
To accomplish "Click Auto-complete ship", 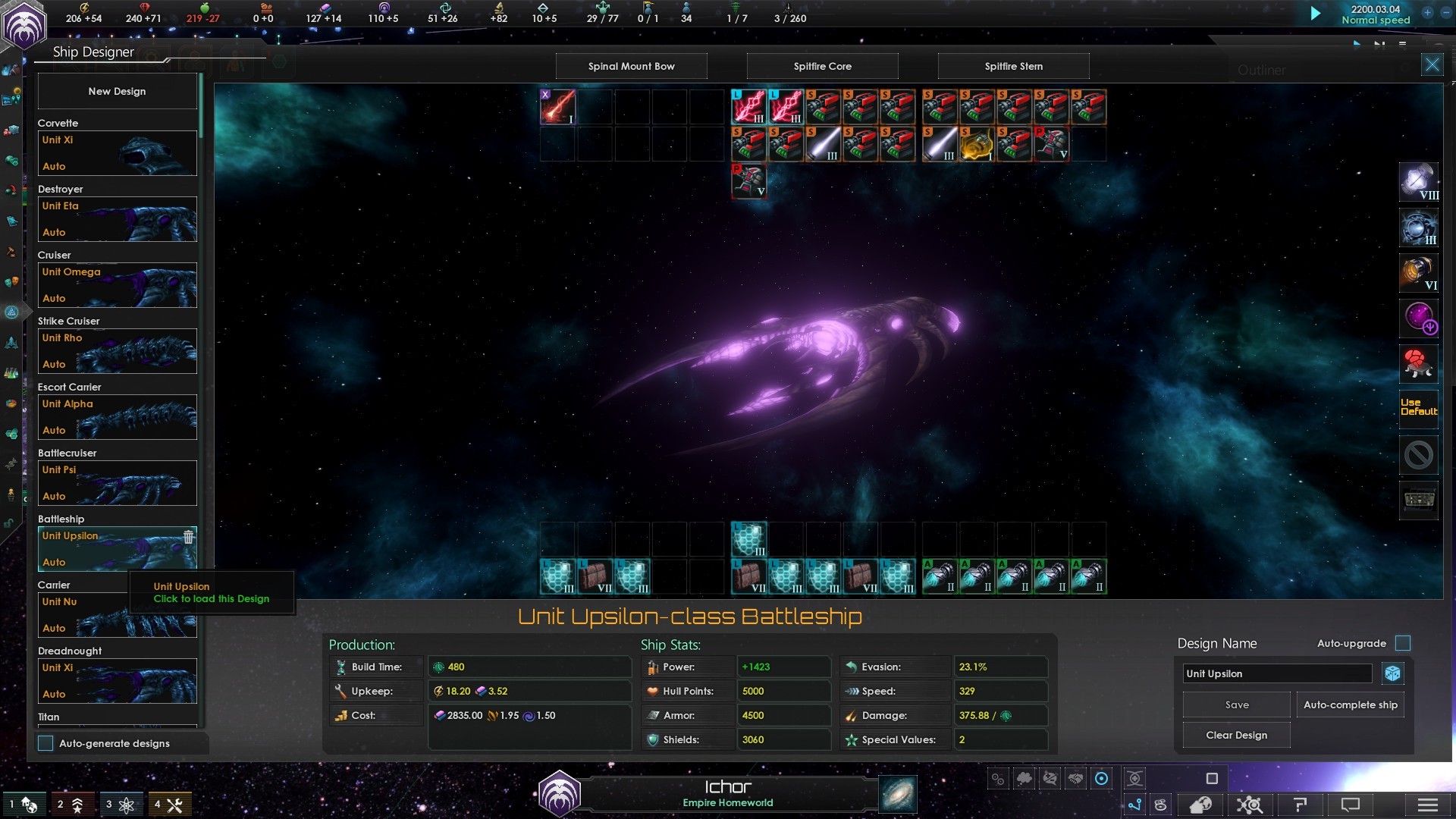I will coord(1350,704).
